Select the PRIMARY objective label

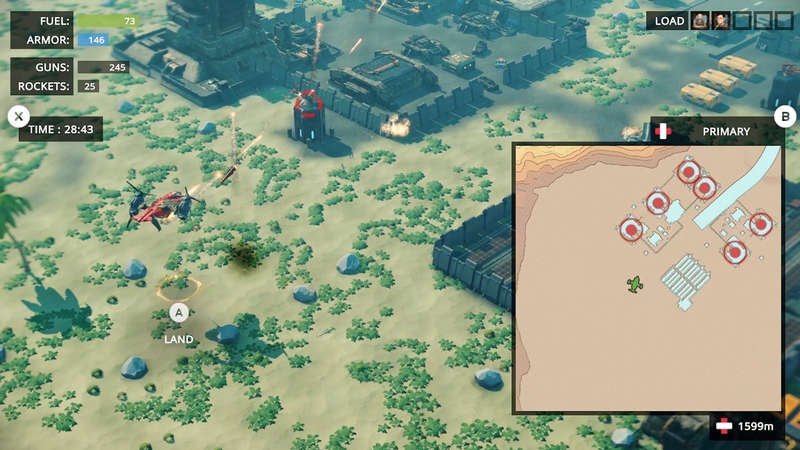(x=726, y=131)
